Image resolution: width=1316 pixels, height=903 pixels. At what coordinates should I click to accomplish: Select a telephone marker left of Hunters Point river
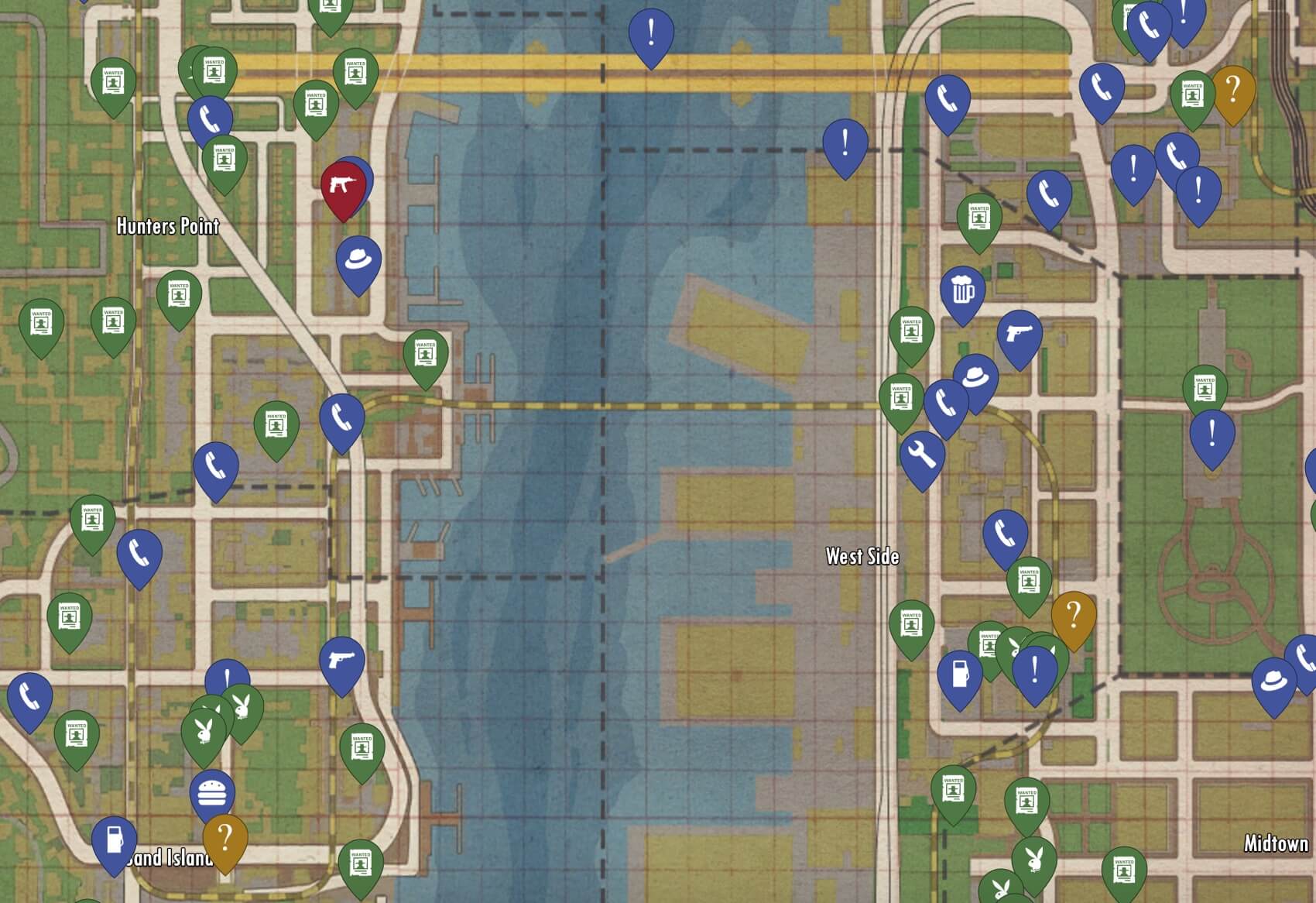click(209, 122)
